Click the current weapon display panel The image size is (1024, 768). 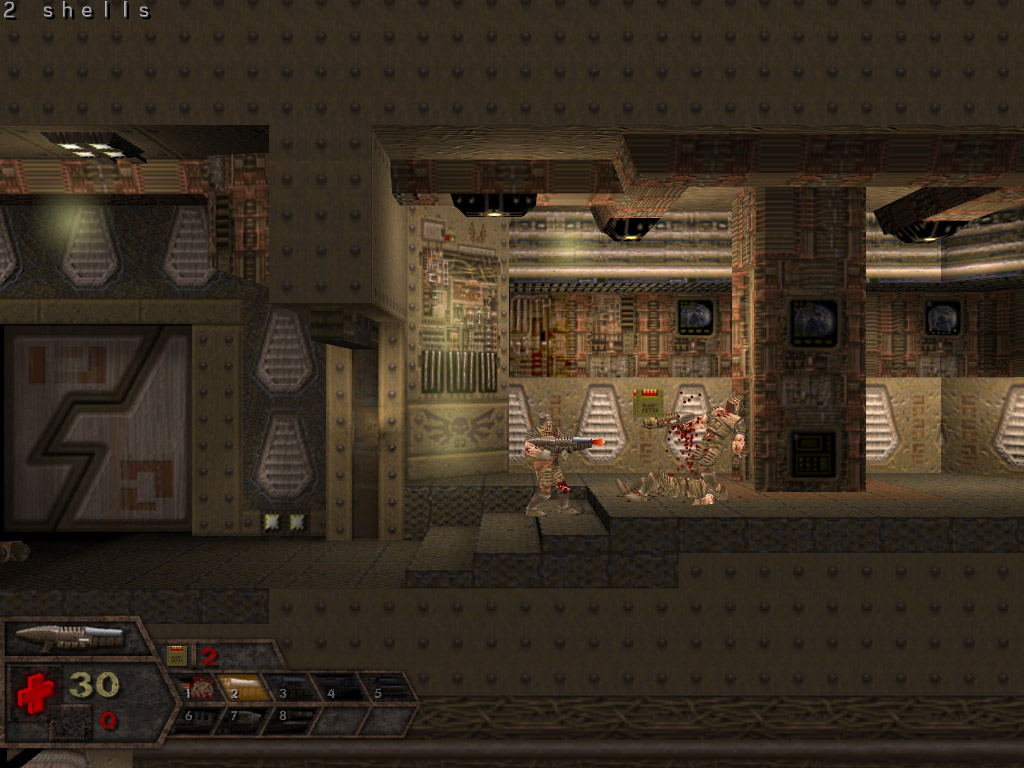[x=72, y=636]
